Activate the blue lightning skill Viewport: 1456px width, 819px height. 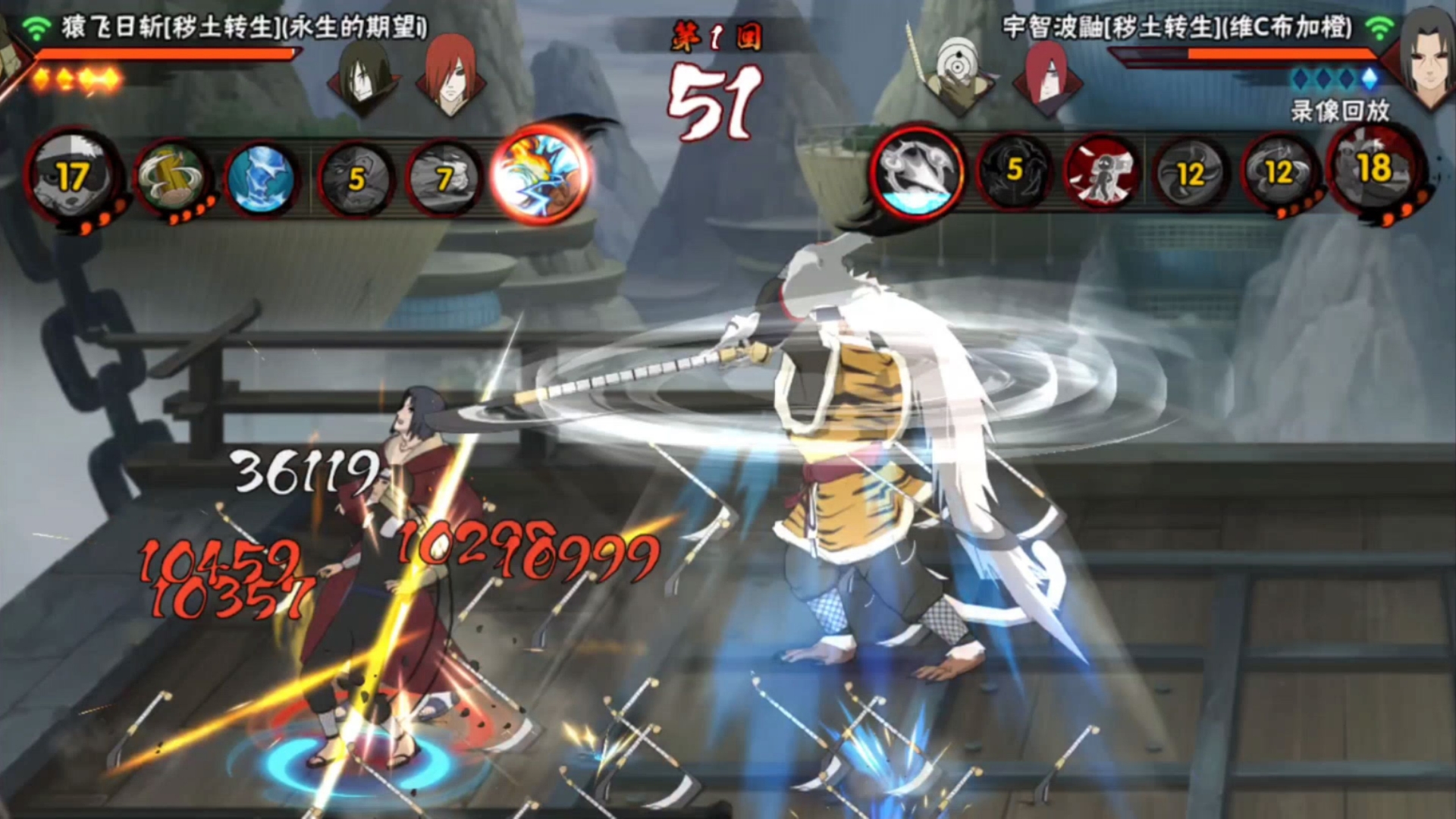click(260, 179)
